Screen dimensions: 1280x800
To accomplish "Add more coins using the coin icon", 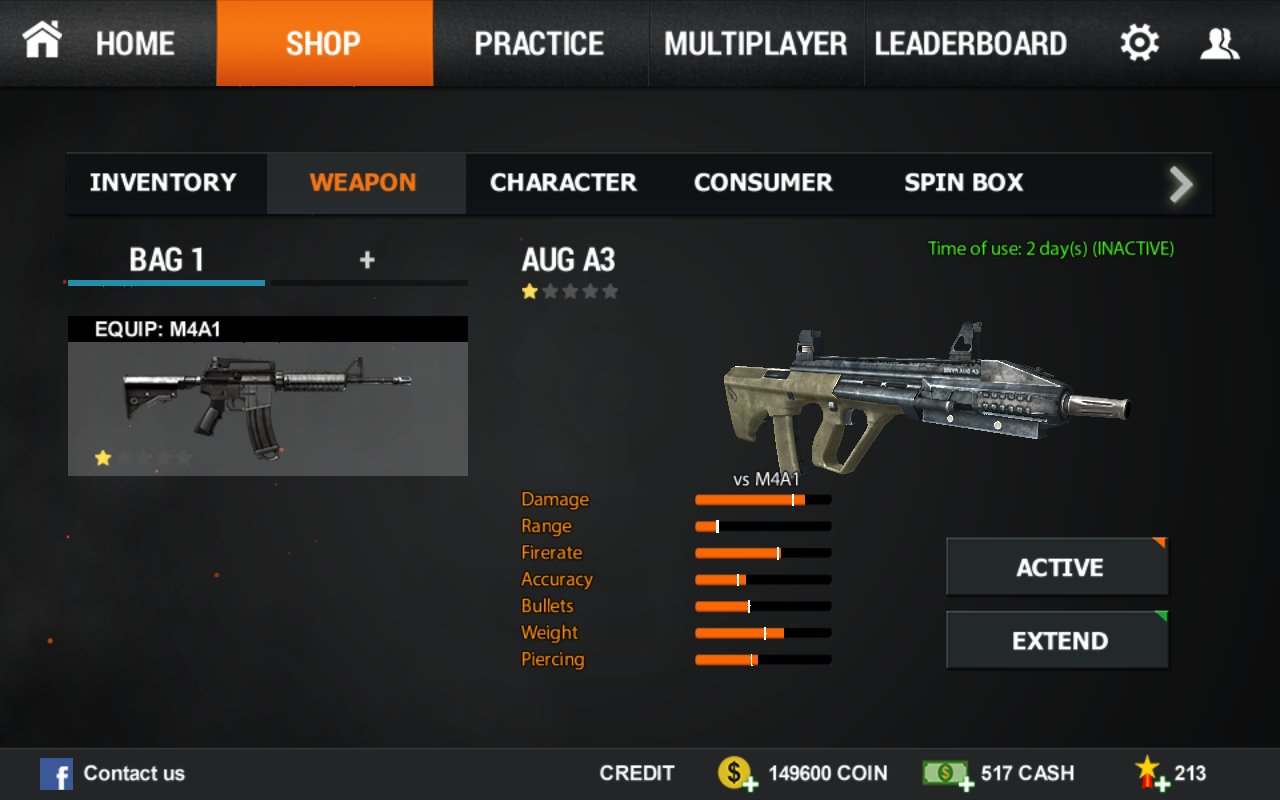I will coord(737,773).
